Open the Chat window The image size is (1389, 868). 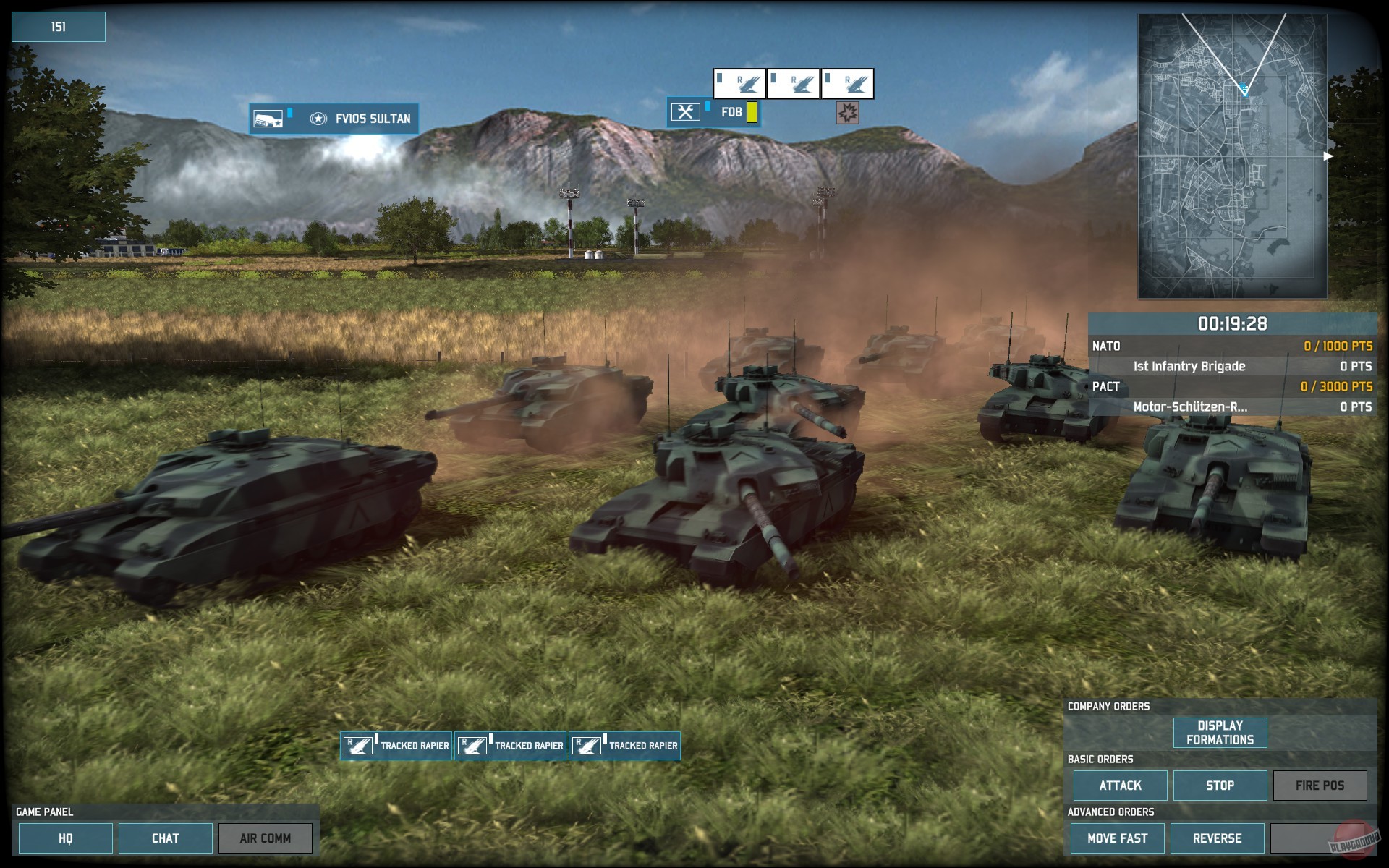[165, 838]
